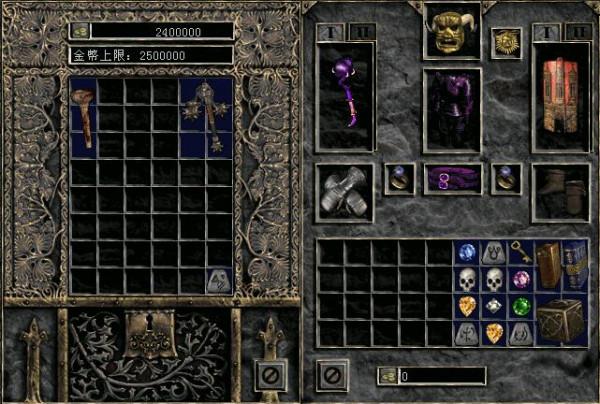Select the wooden club in the stash

pos(84,117)
